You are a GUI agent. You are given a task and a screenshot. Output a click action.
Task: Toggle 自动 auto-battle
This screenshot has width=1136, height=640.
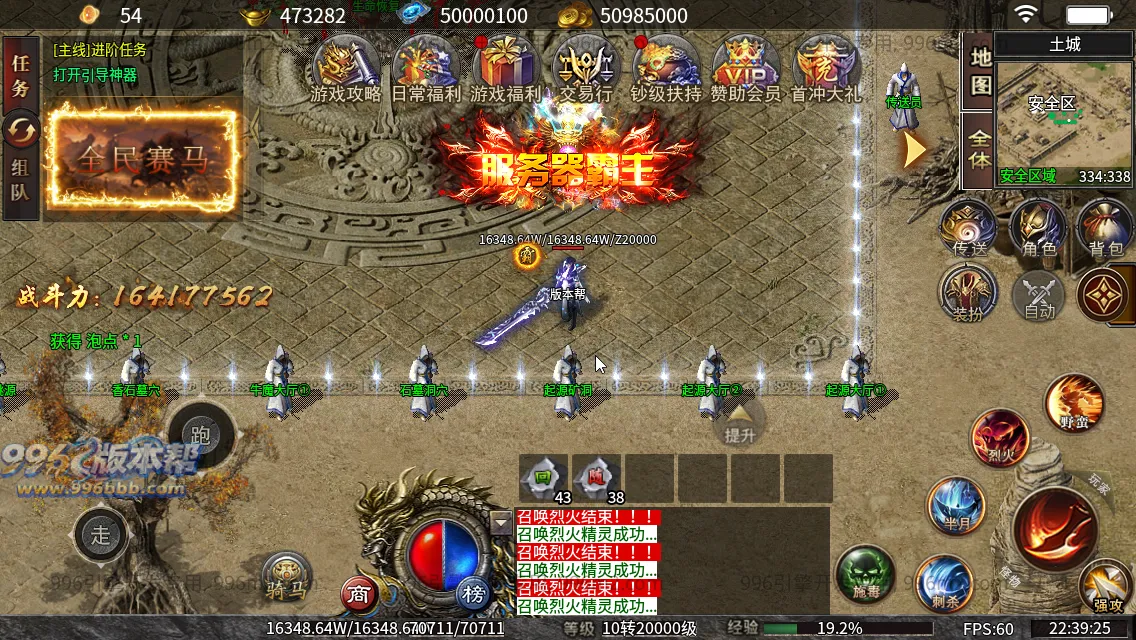[1036, 296]
